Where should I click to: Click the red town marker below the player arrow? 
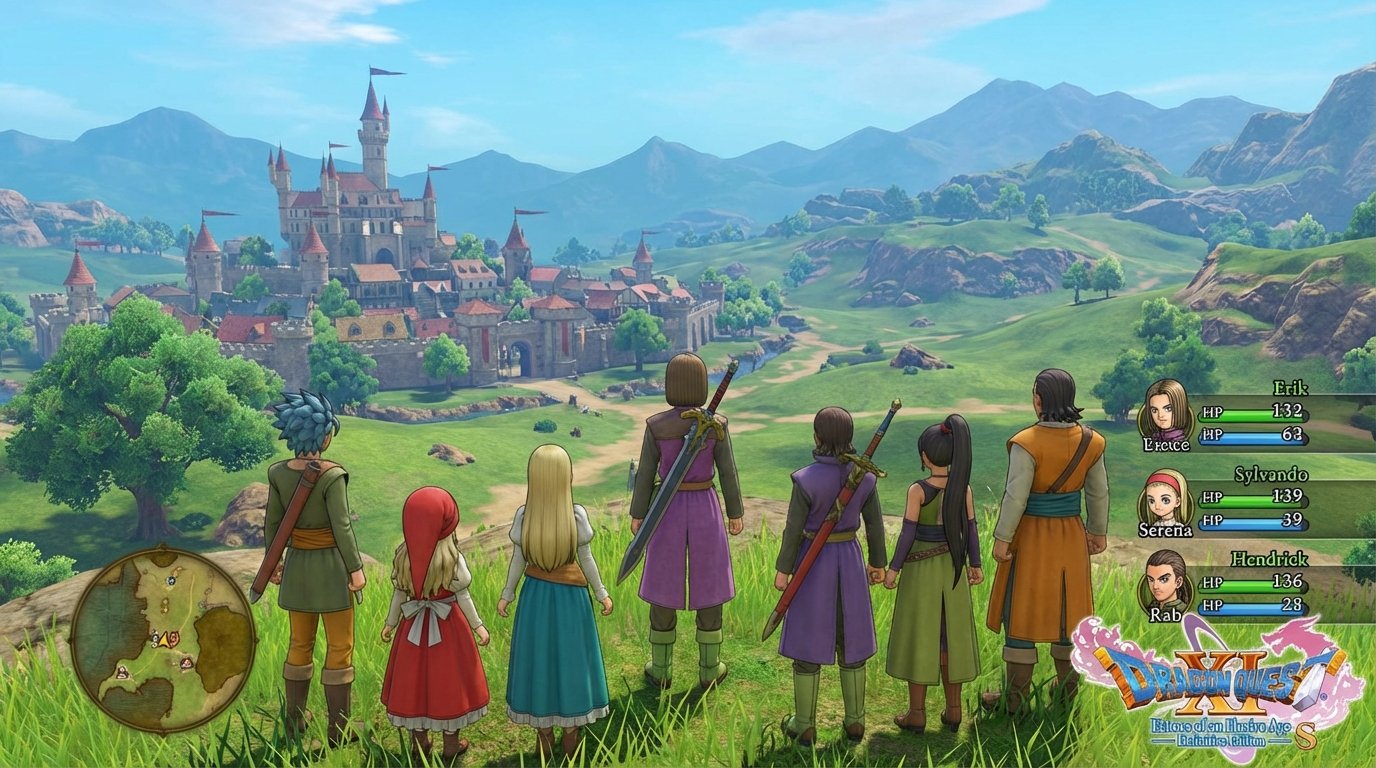coord(186,663)
